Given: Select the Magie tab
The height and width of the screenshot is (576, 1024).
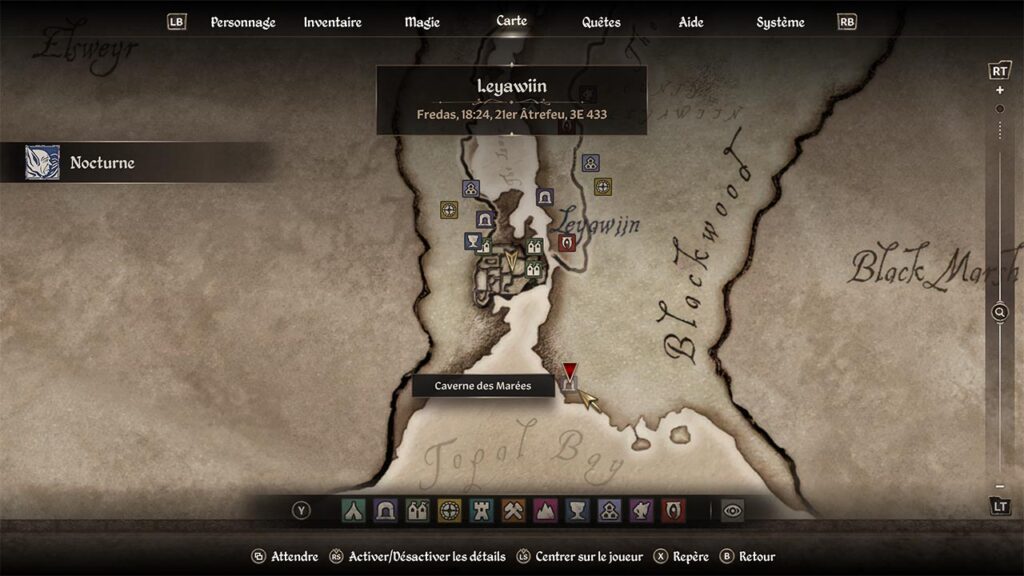Looking at the screenshot, I should [x=422, y=22].
